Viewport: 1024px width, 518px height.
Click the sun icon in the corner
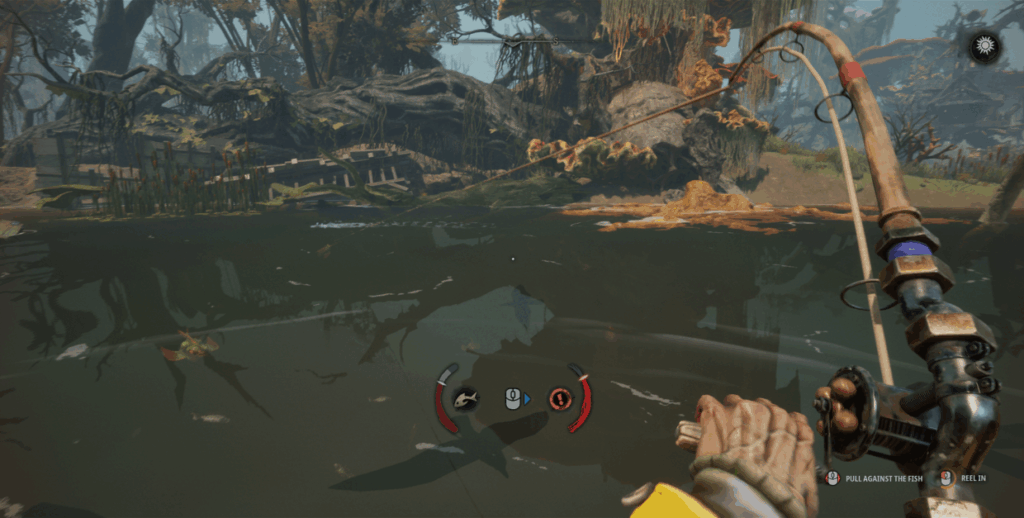(x=985, y=47)
